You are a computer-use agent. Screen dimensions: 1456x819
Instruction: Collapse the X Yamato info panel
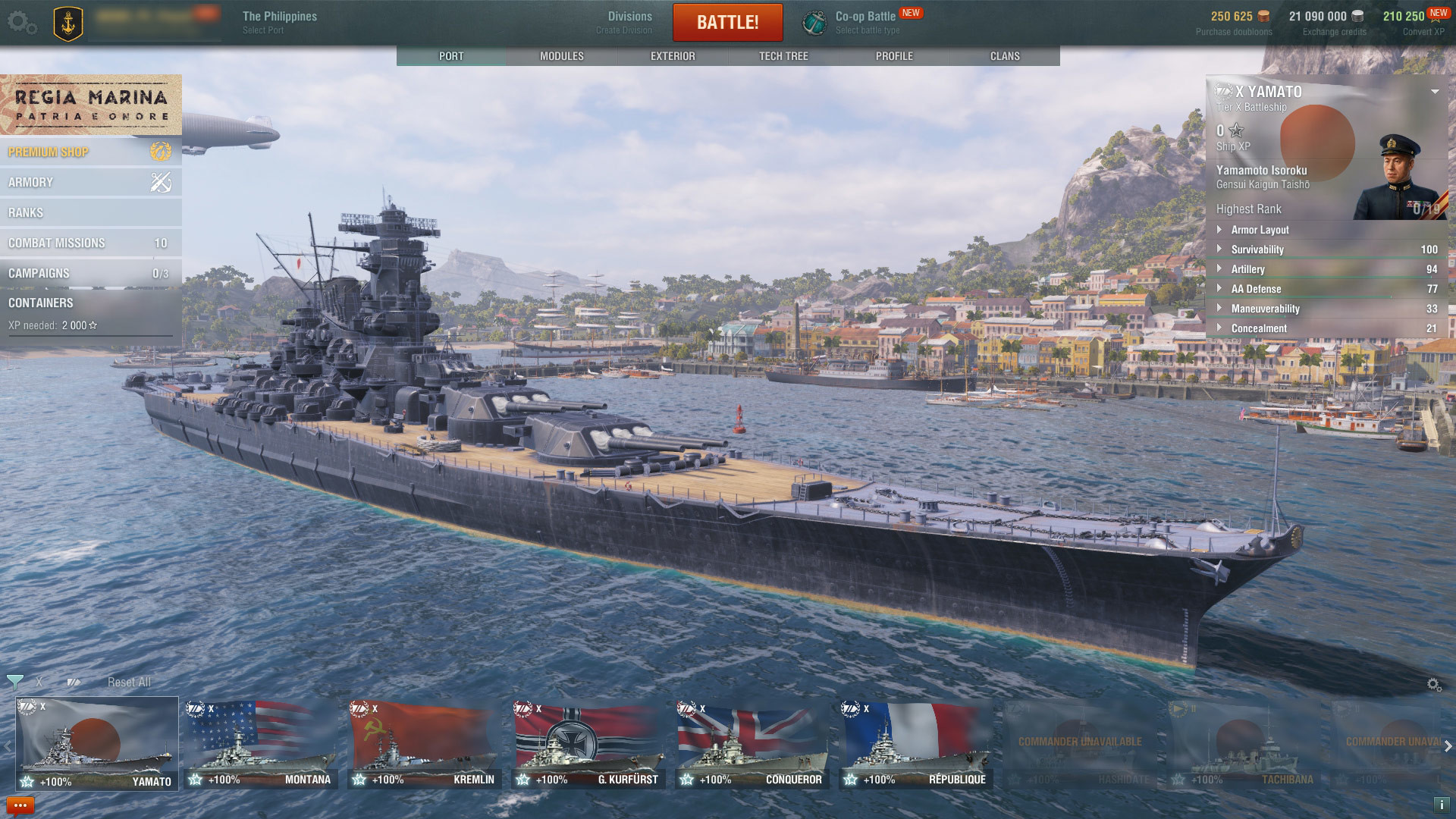[1434, 93]
